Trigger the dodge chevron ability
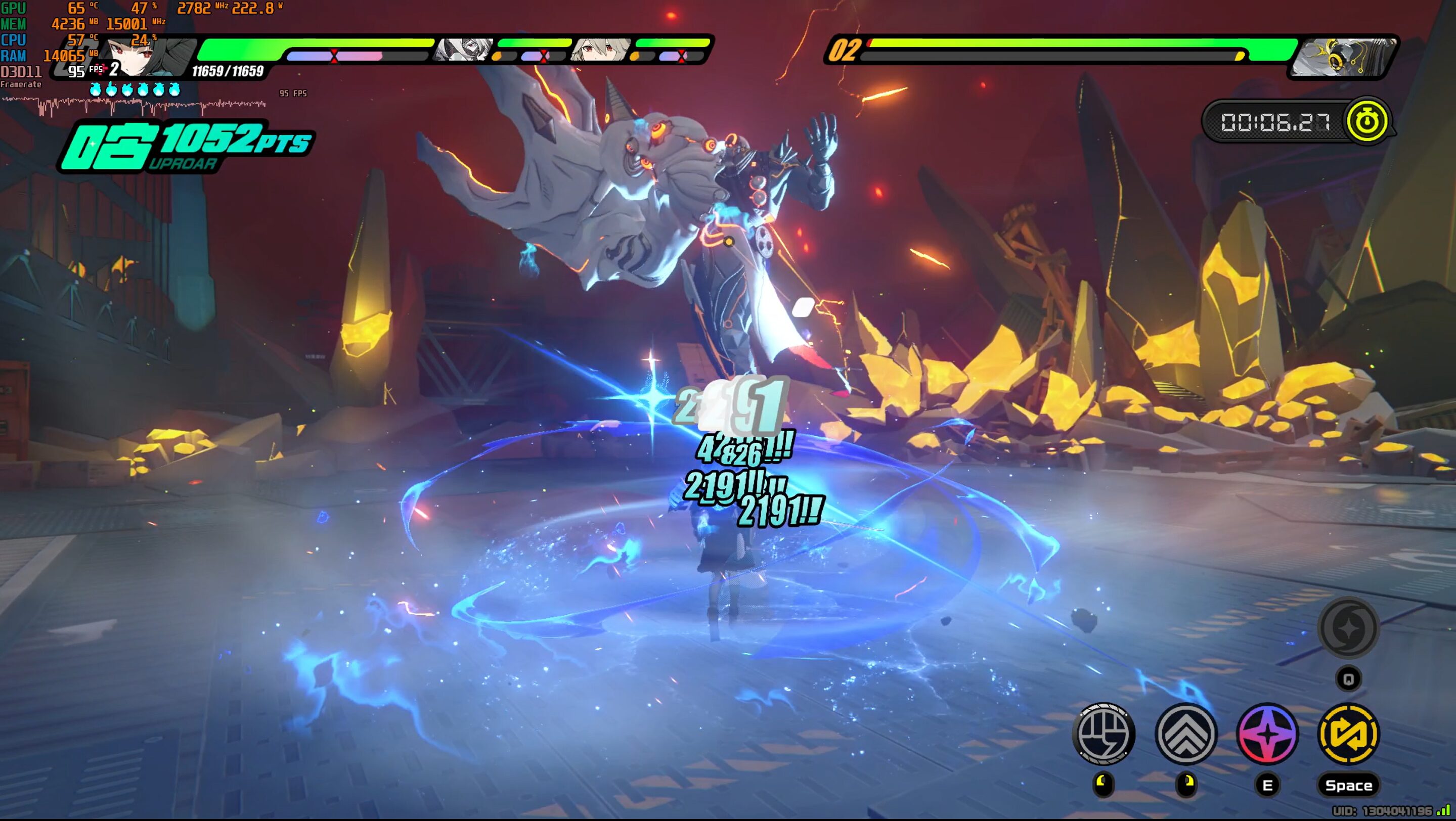This screenshot has width=1456, height=821. [x=1186, y=734]
